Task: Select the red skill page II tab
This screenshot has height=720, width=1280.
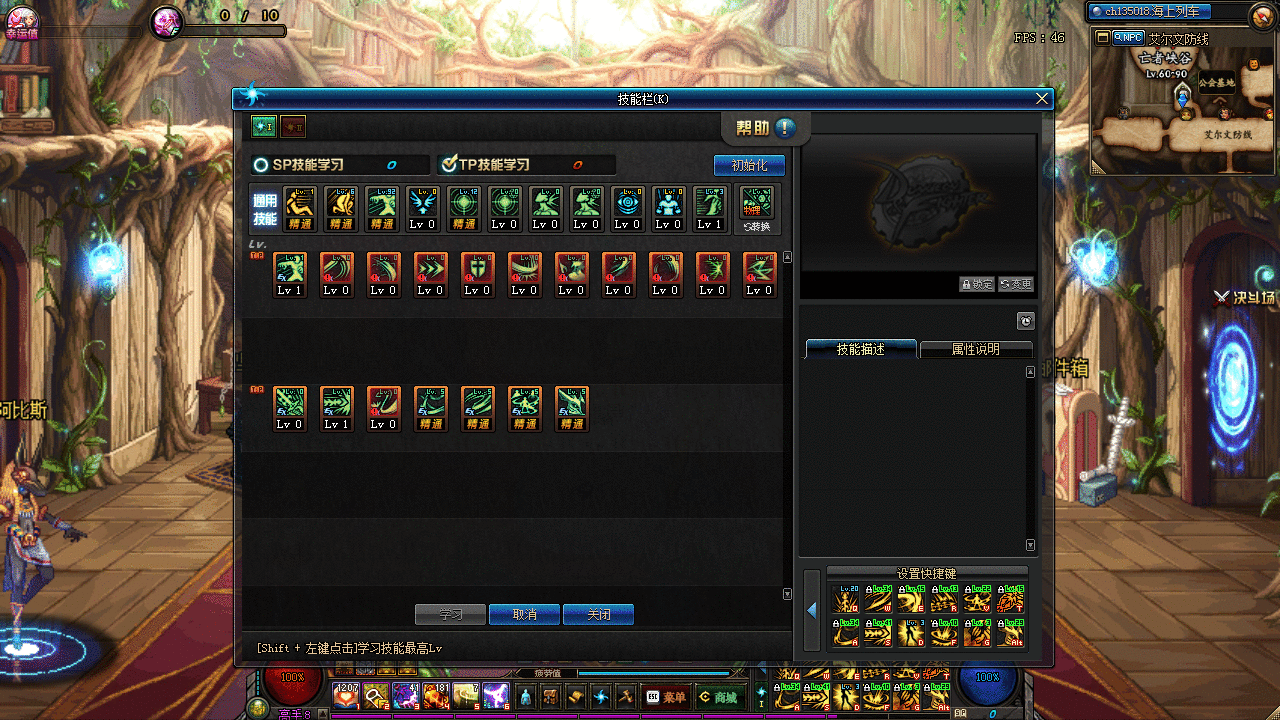Action: coord(293,126)
